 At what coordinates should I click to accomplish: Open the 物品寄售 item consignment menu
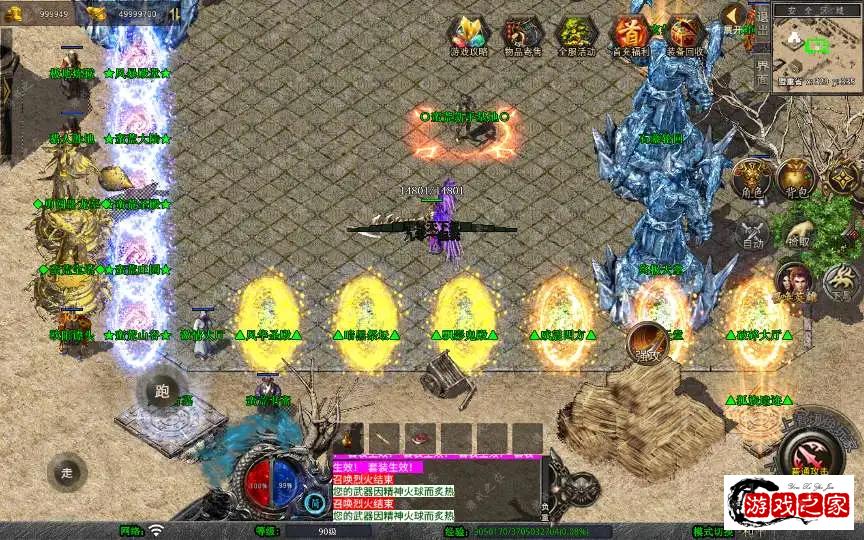click(522, 34)
